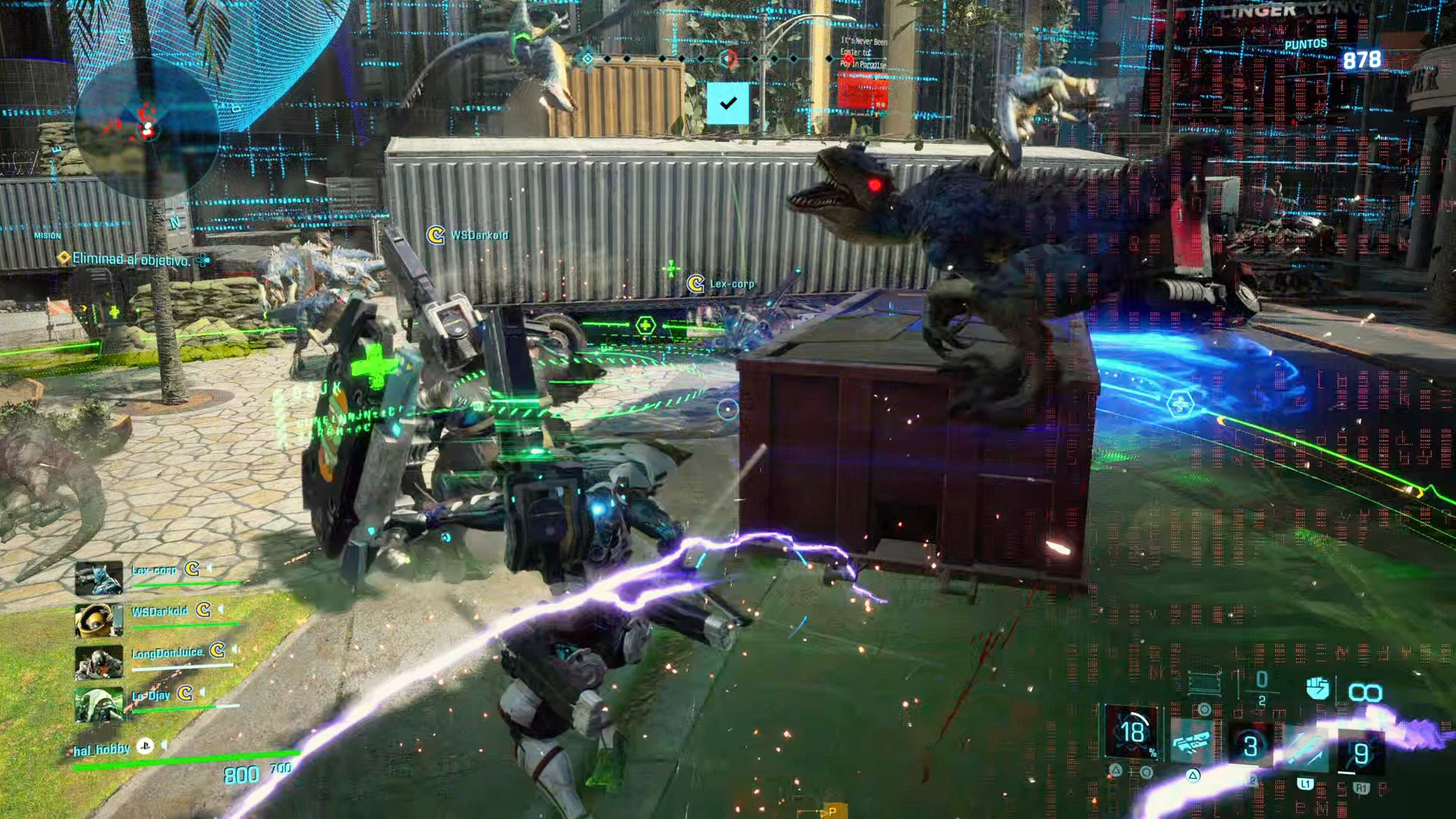Viewport: 1456px width, 819px height.
Task: Pick Le-Djay's green hooded portrait
Action: point(99,704)
